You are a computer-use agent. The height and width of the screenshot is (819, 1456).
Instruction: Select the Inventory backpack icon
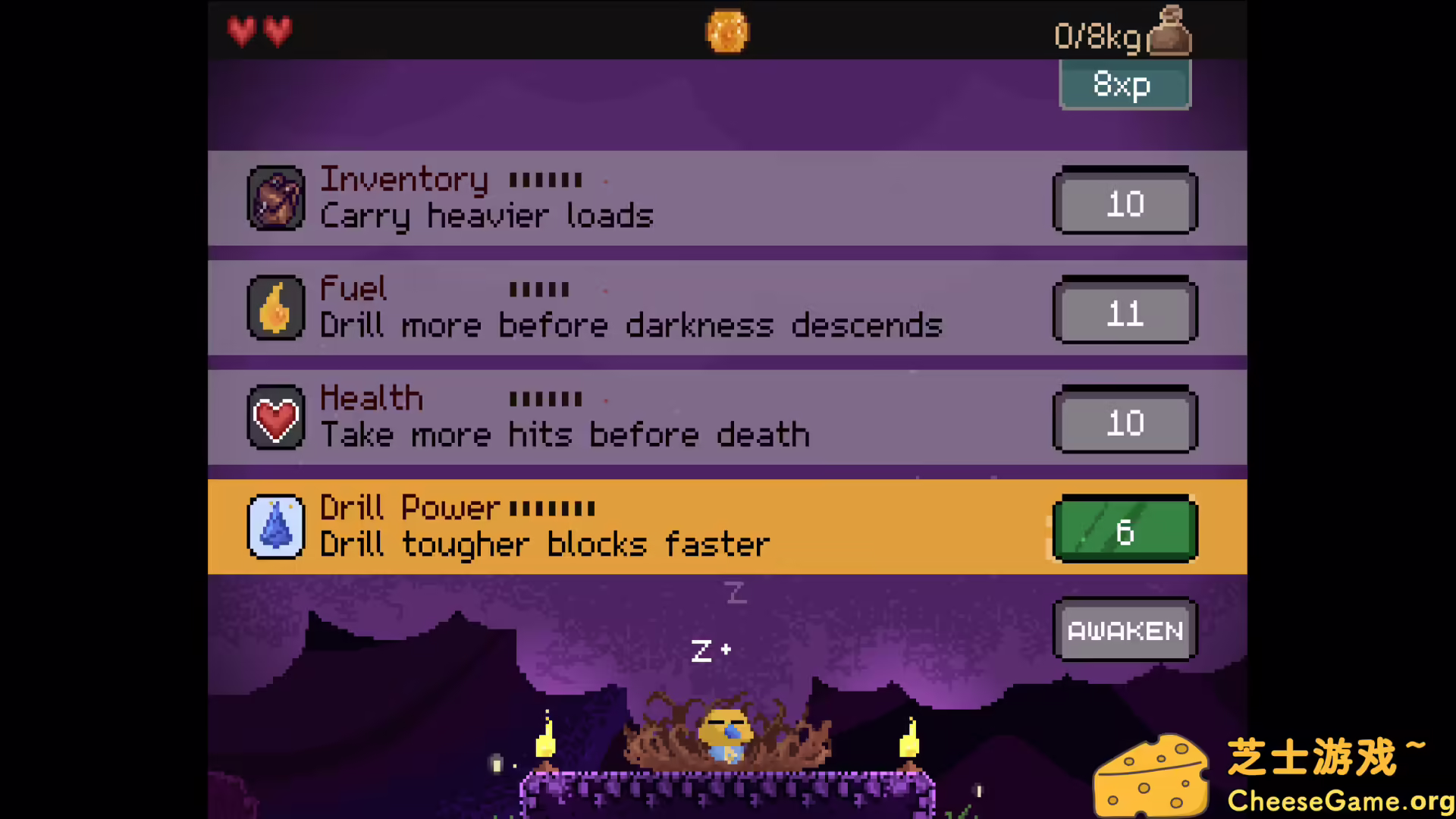[x=276, y=199]
